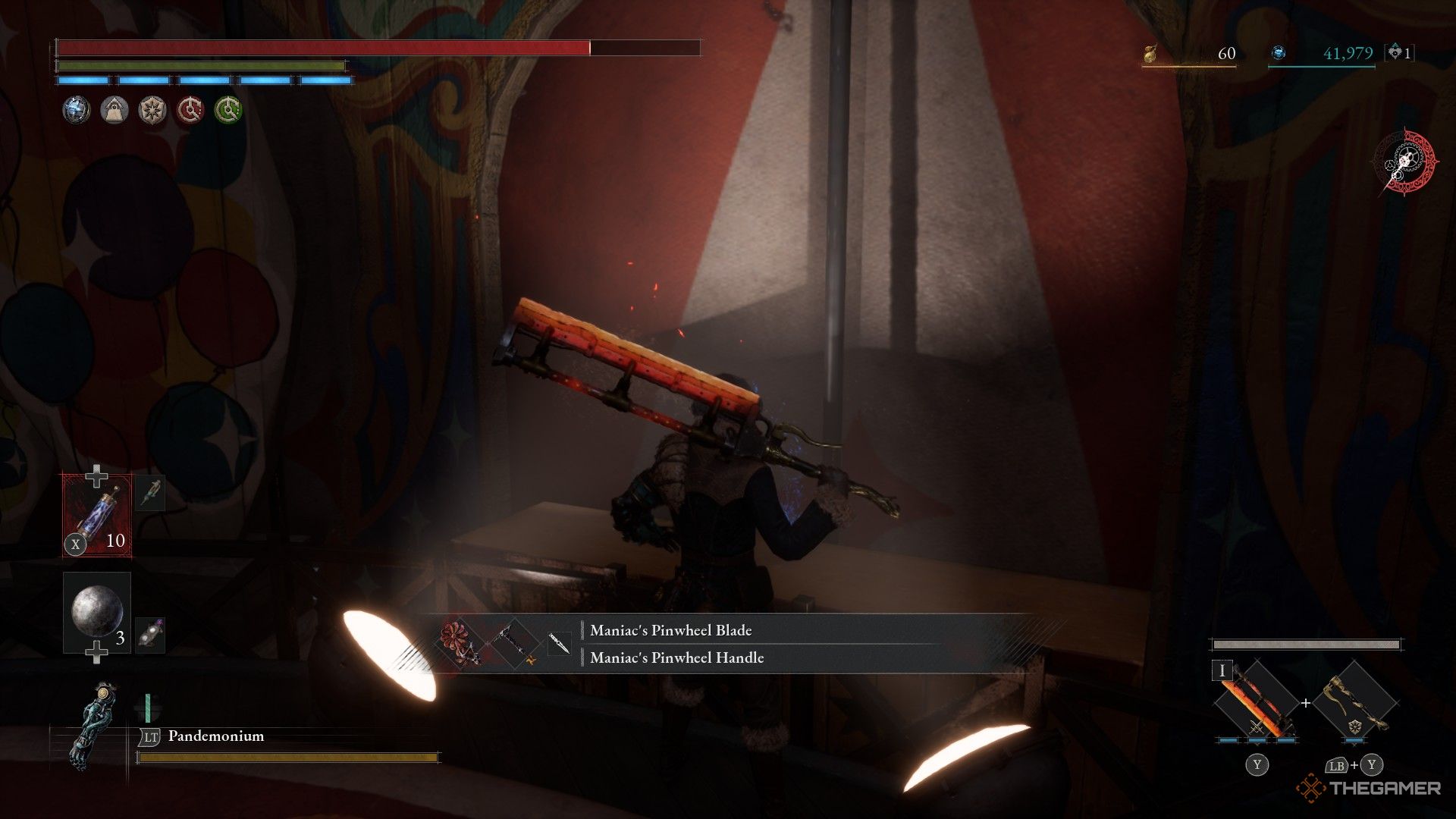Click the TheGamer watermark logo

[x=1368, y=789]
